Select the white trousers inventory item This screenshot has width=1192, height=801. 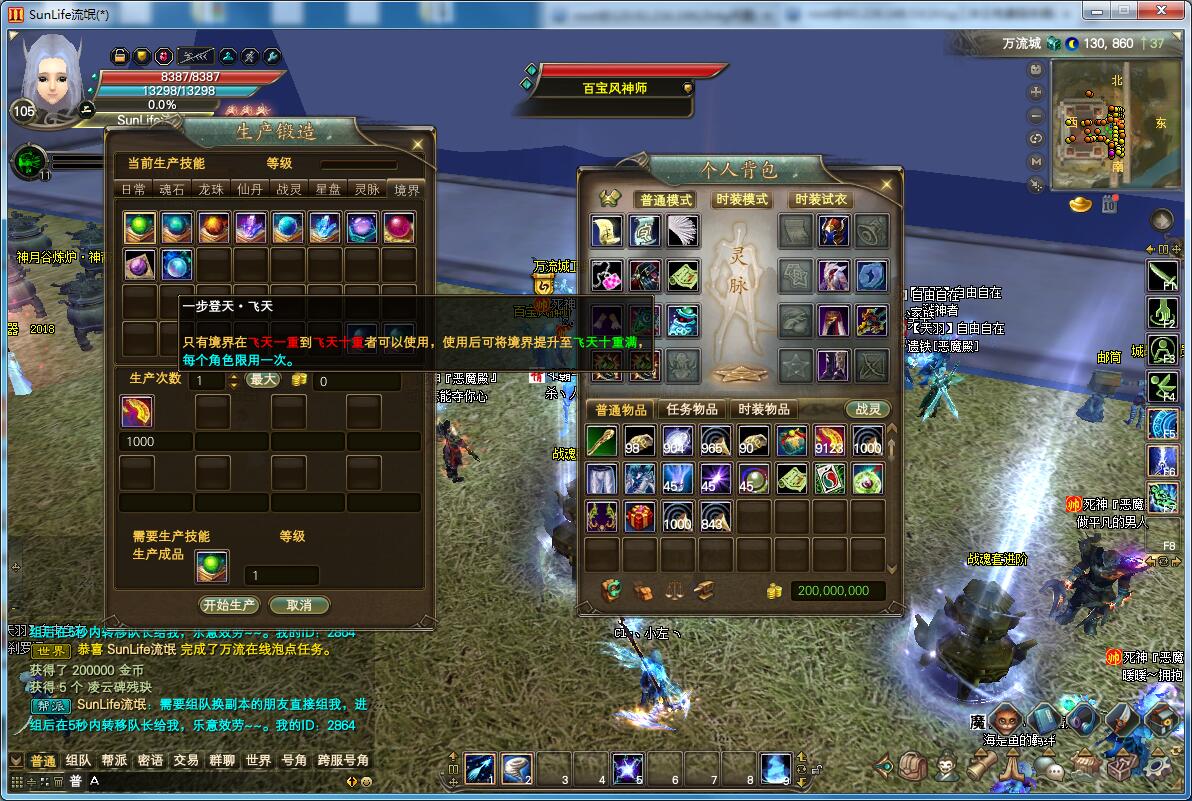[x=602, y=479]
